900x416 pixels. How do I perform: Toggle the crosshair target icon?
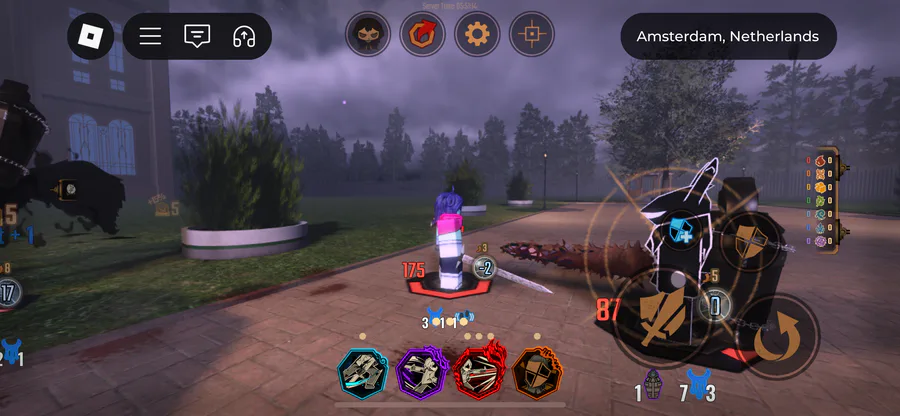(x=532, y=36)
